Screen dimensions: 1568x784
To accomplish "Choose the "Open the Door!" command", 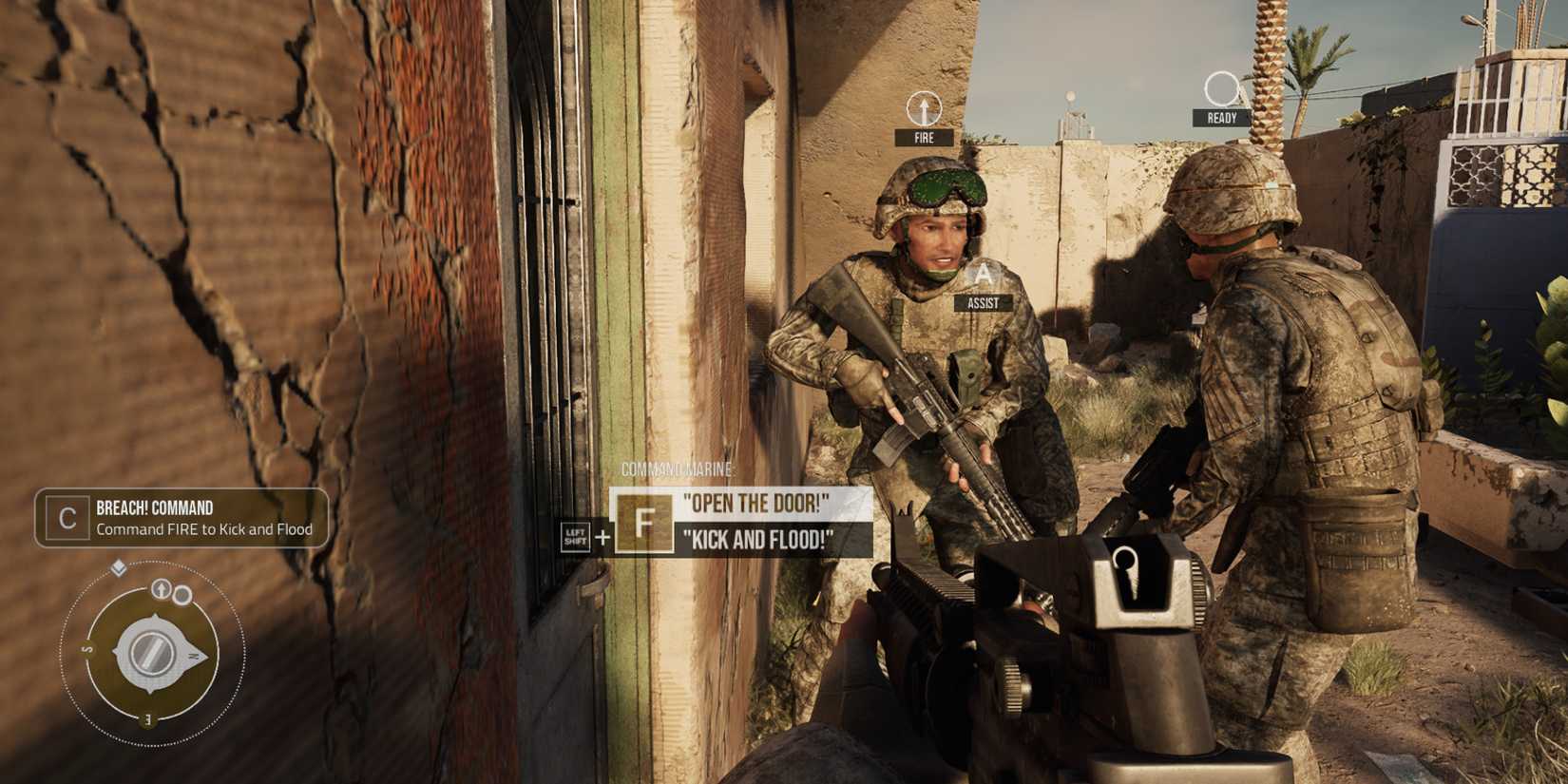I will (755, 503).
